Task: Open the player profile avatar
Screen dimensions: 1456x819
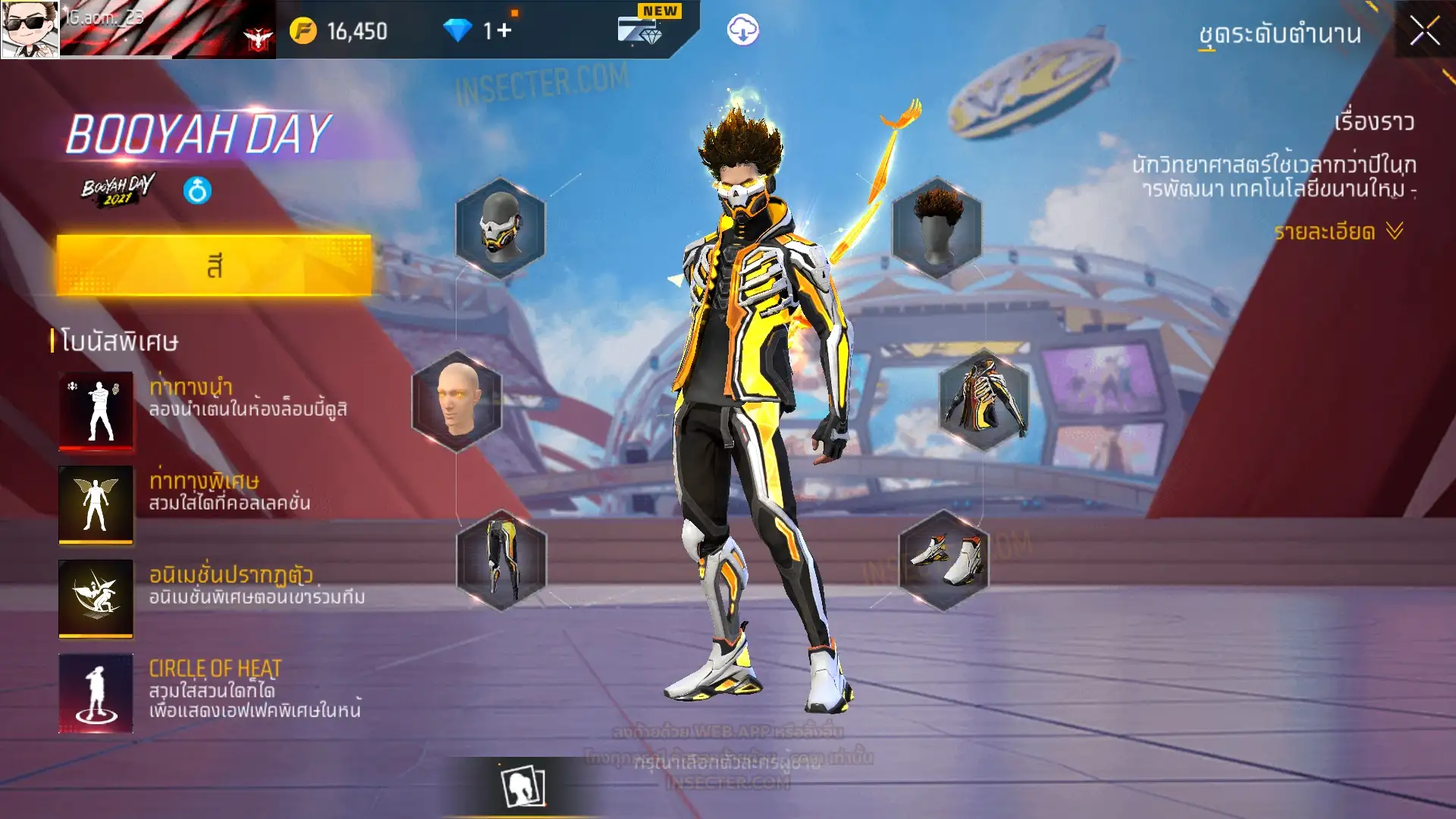Action: tap(30, 29)
